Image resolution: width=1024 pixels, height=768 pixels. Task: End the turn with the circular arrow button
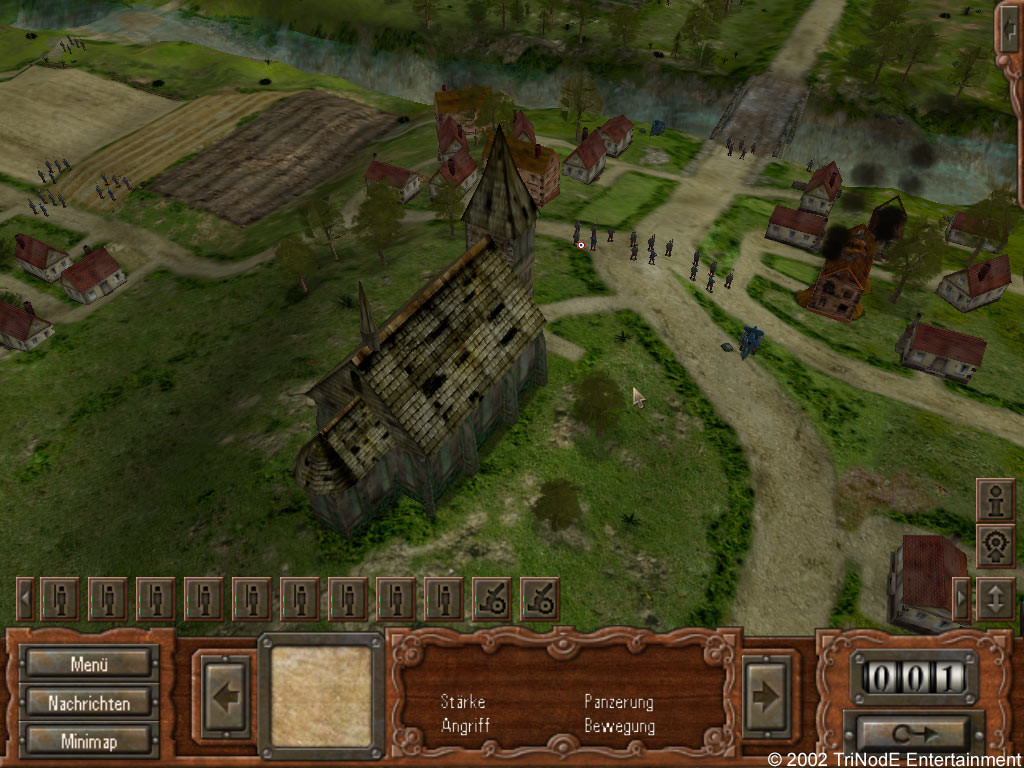click(x=915, y=733)
